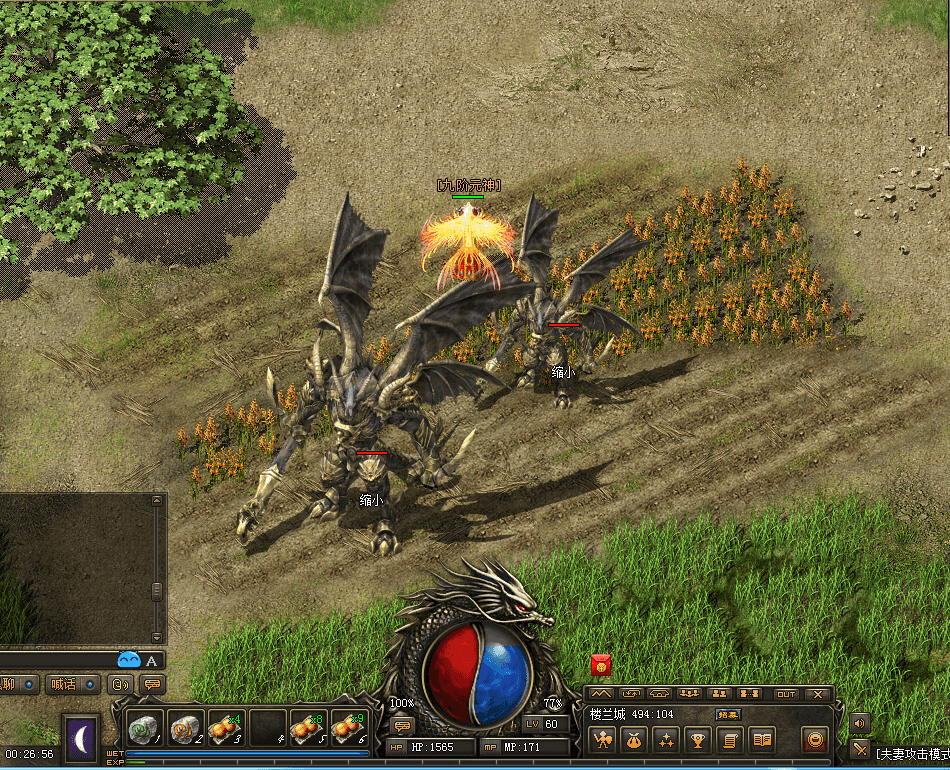Open the quest scroll panel
950x770 pixels.
[729, 740]
